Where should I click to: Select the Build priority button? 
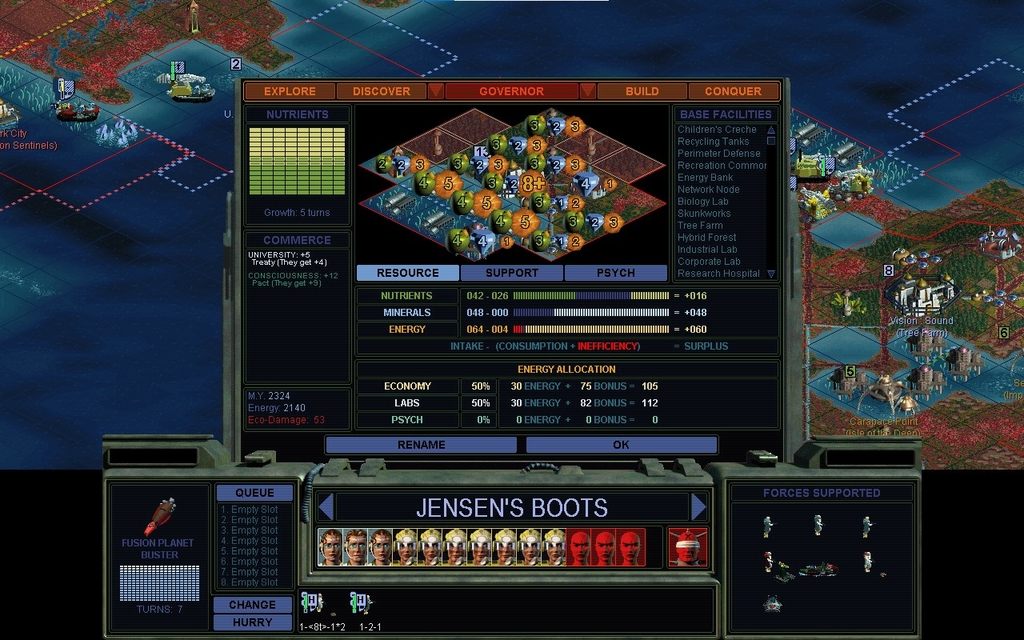[642, 91]
